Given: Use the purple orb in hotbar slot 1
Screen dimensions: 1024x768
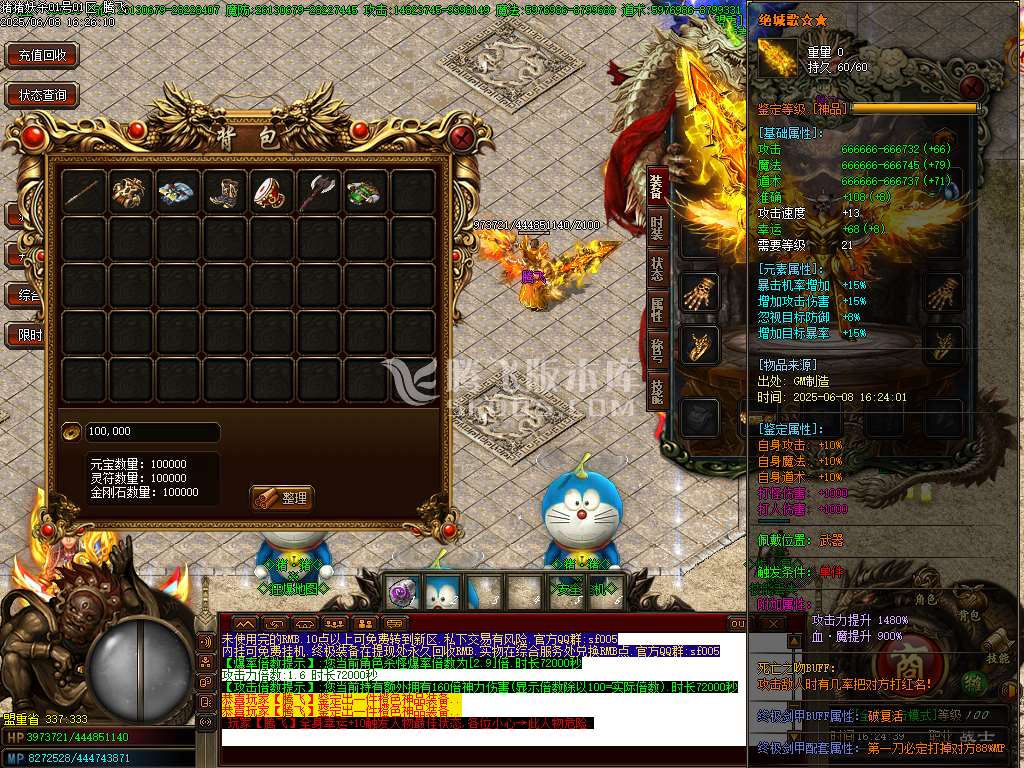Looking at the screenshot, I should pos(403,592).
